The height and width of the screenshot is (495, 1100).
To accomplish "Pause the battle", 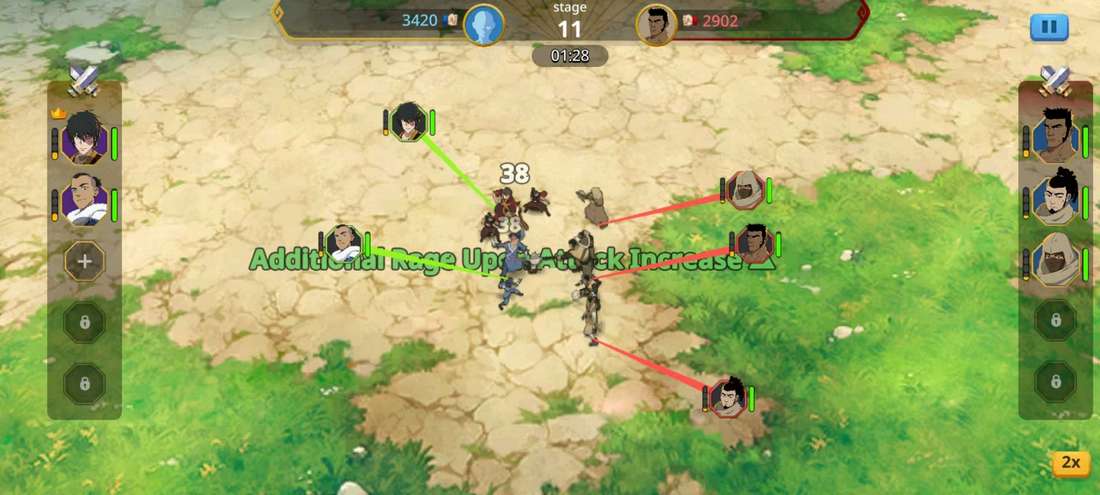I will pyautogui.click(x=1049, y=27).
